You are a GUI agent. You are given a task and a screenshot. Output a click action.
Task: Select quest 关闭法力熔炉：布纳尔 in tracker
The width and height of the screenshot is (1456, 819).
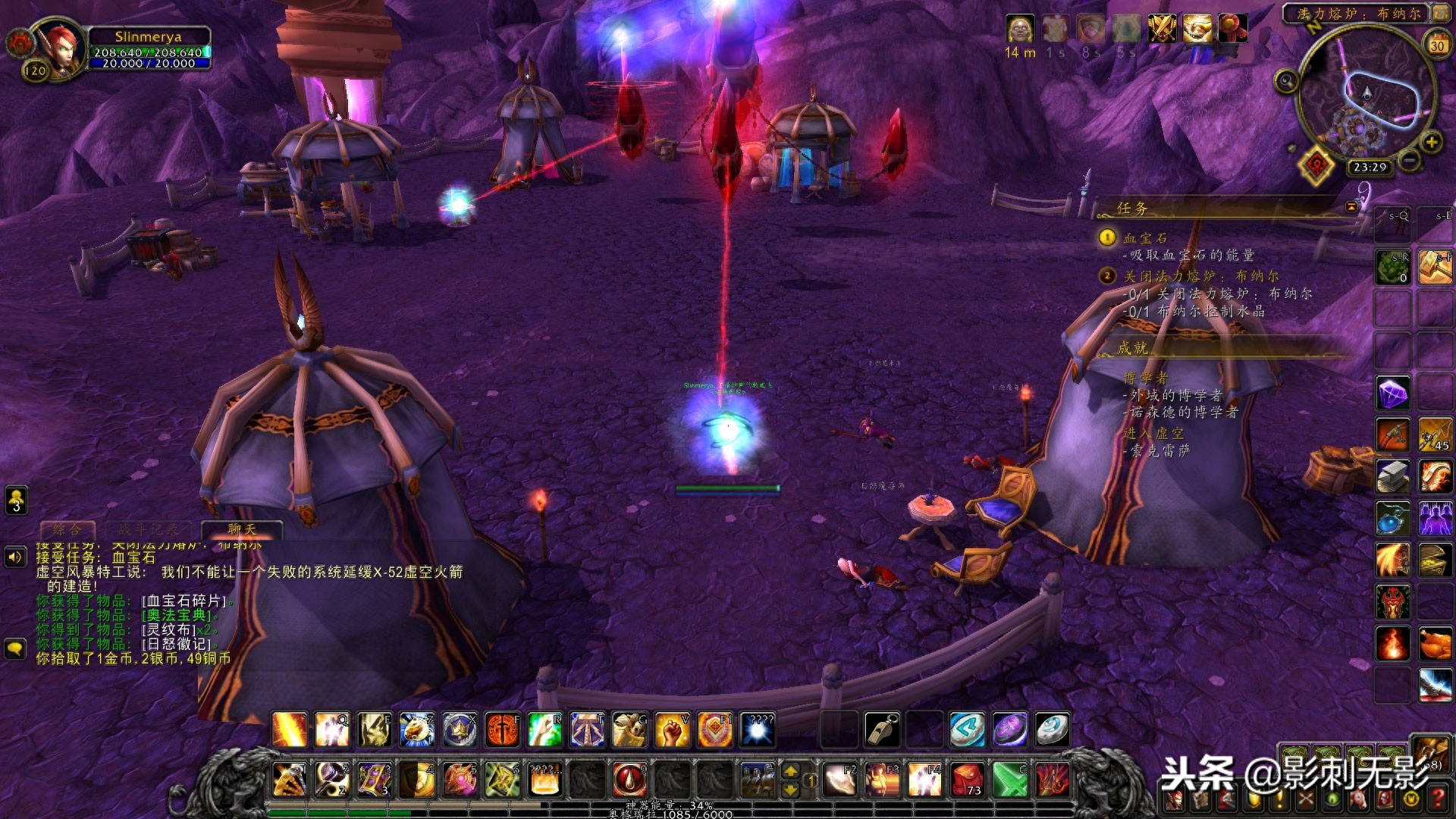1200,276
